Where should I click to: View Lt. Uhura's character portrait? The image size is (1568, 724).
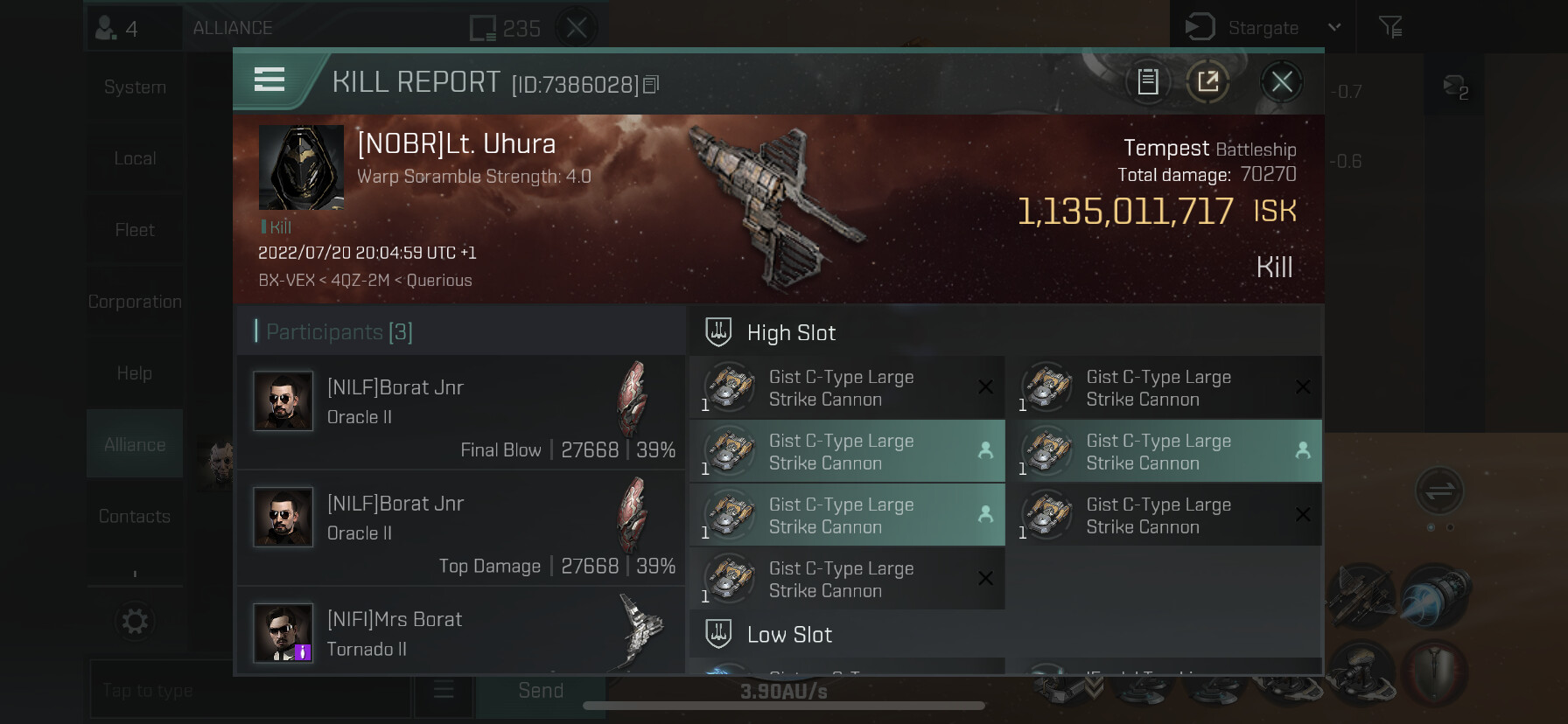pyautogui.click(x=301, y=167)
